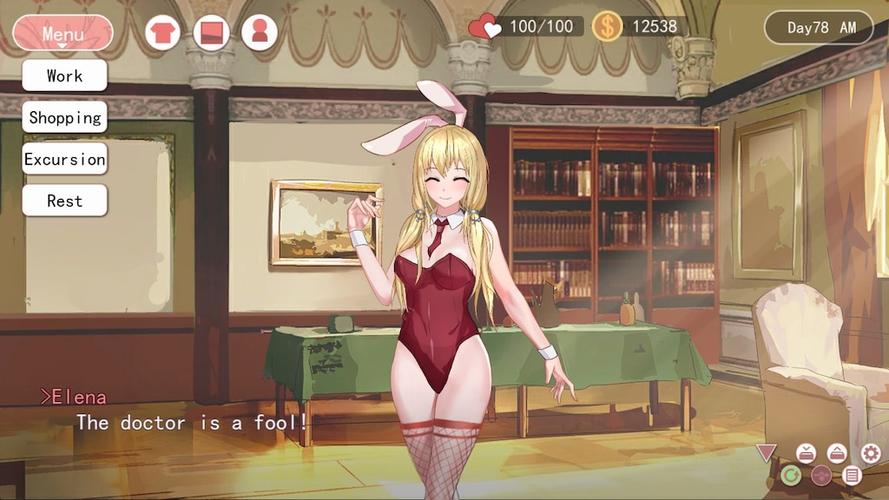Click the green circular arrows icon

pyautogui.click(x=791, y=475)
